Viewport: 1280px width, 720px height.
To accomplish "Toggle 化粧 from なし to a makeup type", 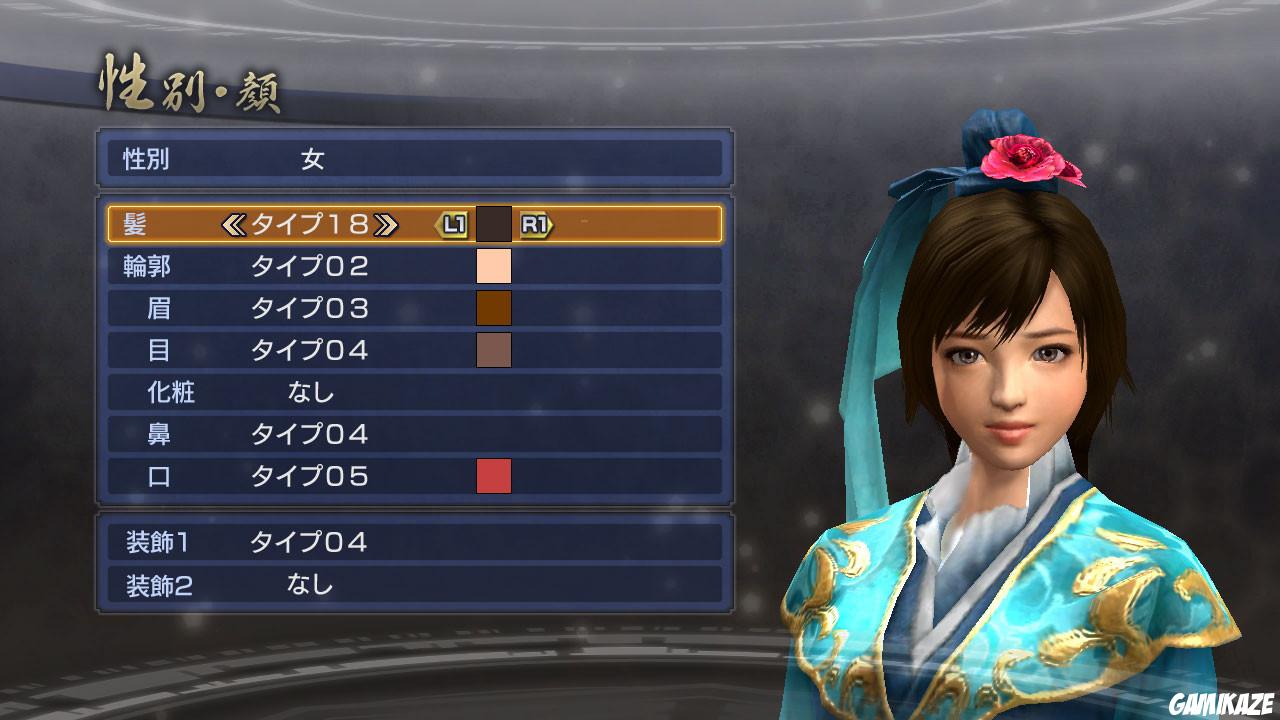I will 300,393.
